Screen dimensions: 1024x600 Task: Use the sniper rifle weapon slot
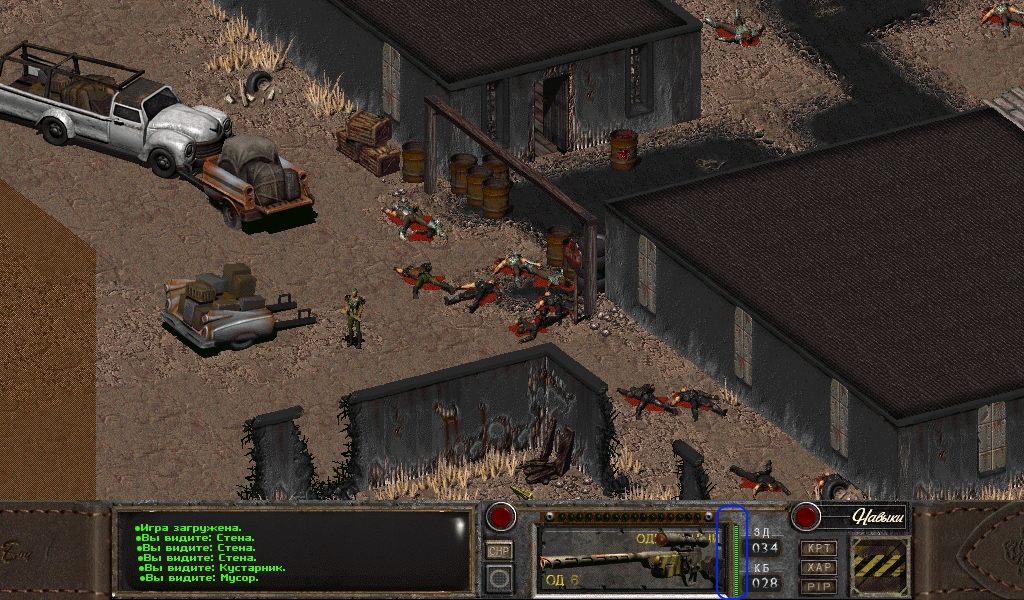coord(625,558)
